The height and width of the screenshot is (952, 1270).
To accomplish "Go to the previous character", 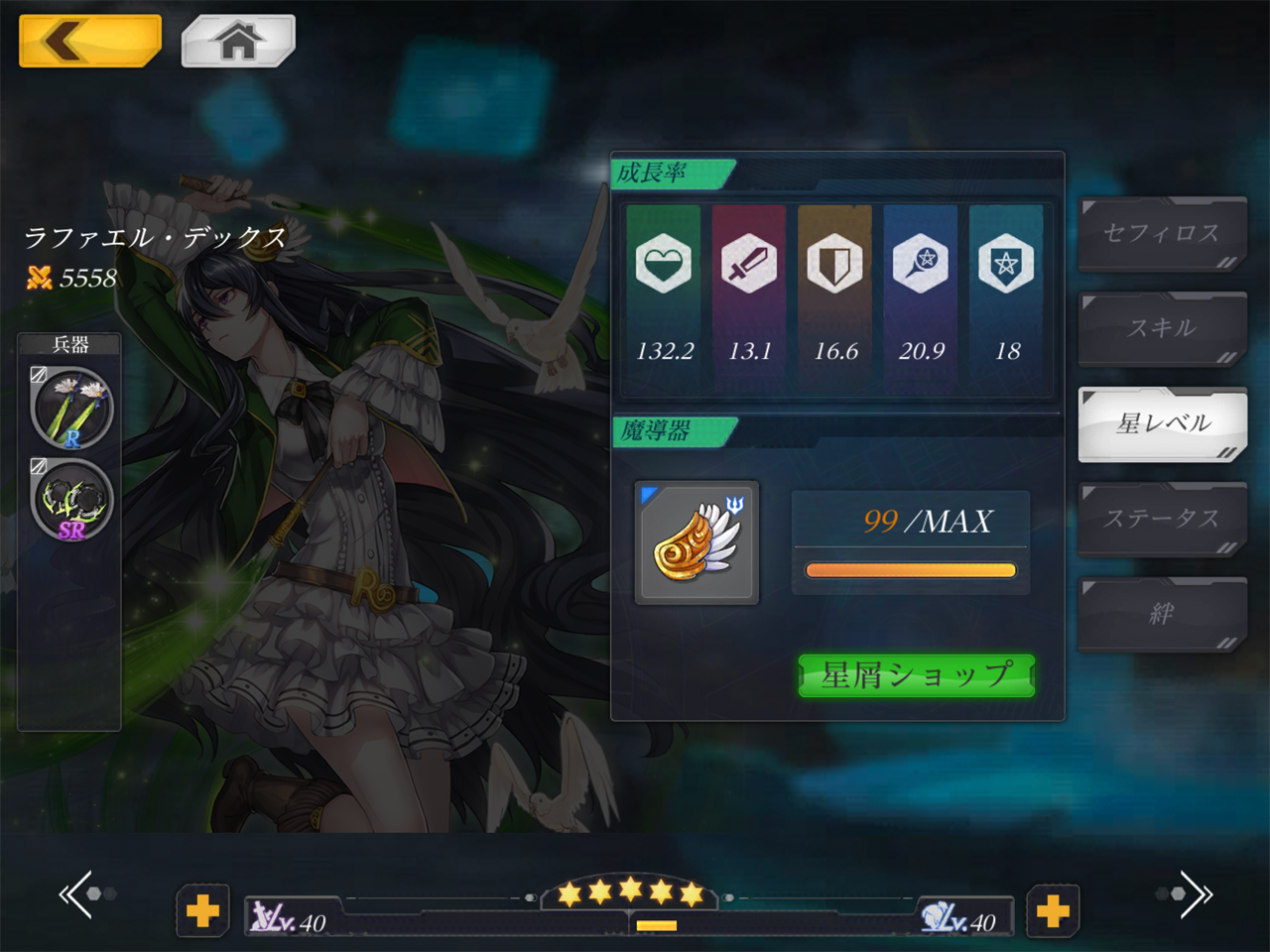I will pos(79,894).
